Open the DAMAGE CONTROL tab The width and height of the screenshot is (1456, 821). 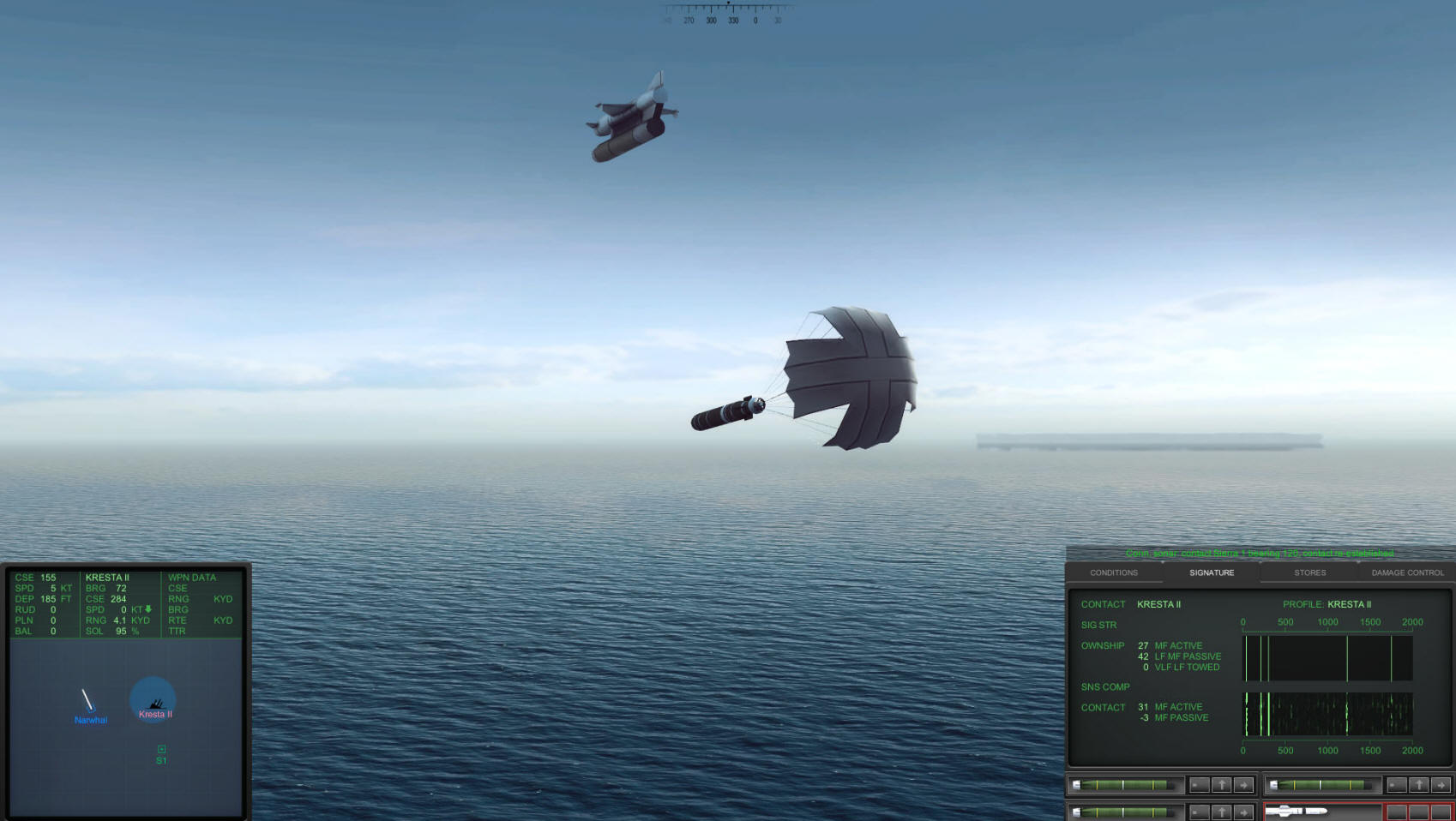point(1406,572)
